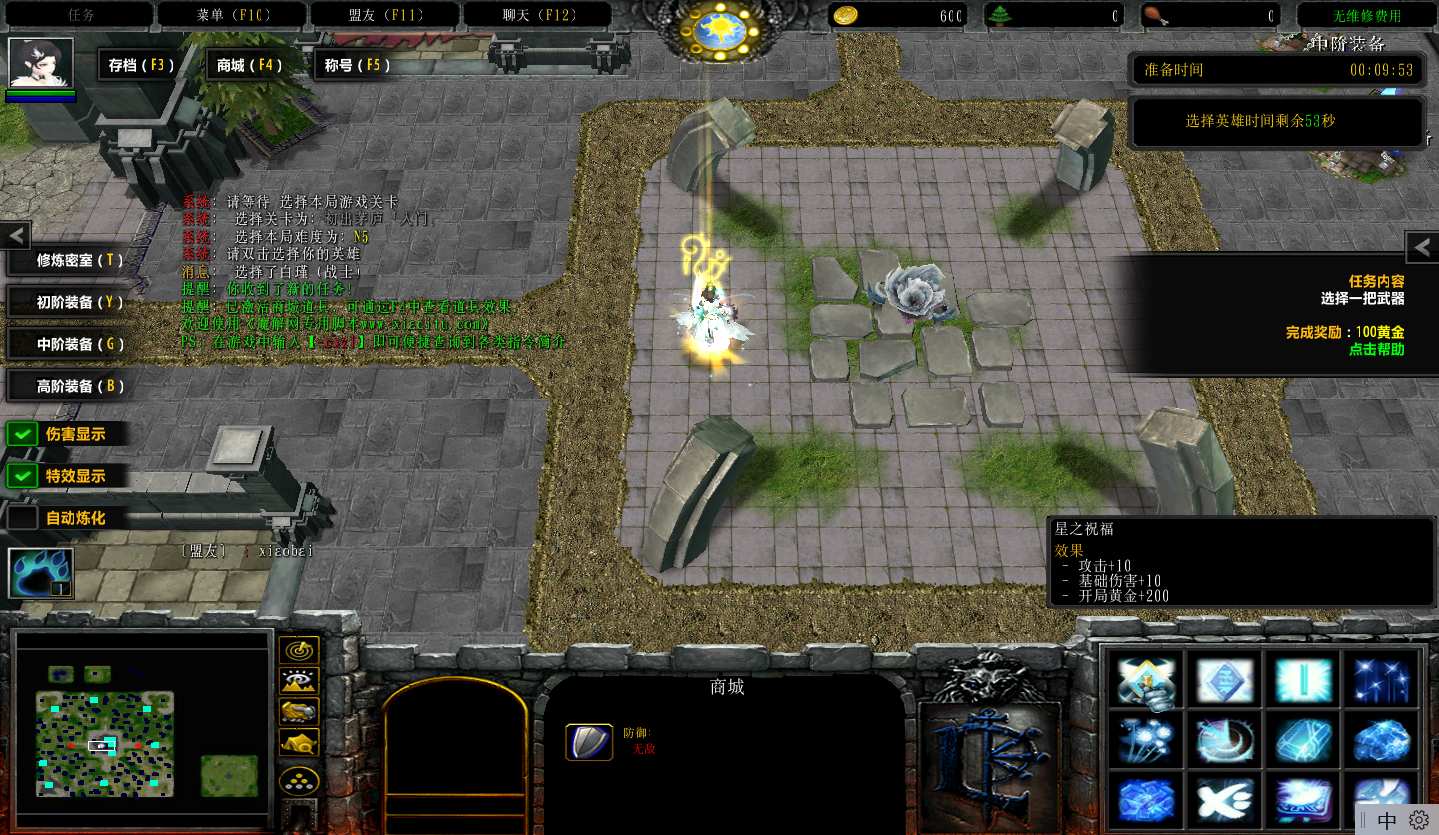Toggle the 伤害显示 damage display checkbox
Screen dimensions: 1439x835
tap(22, 434)
